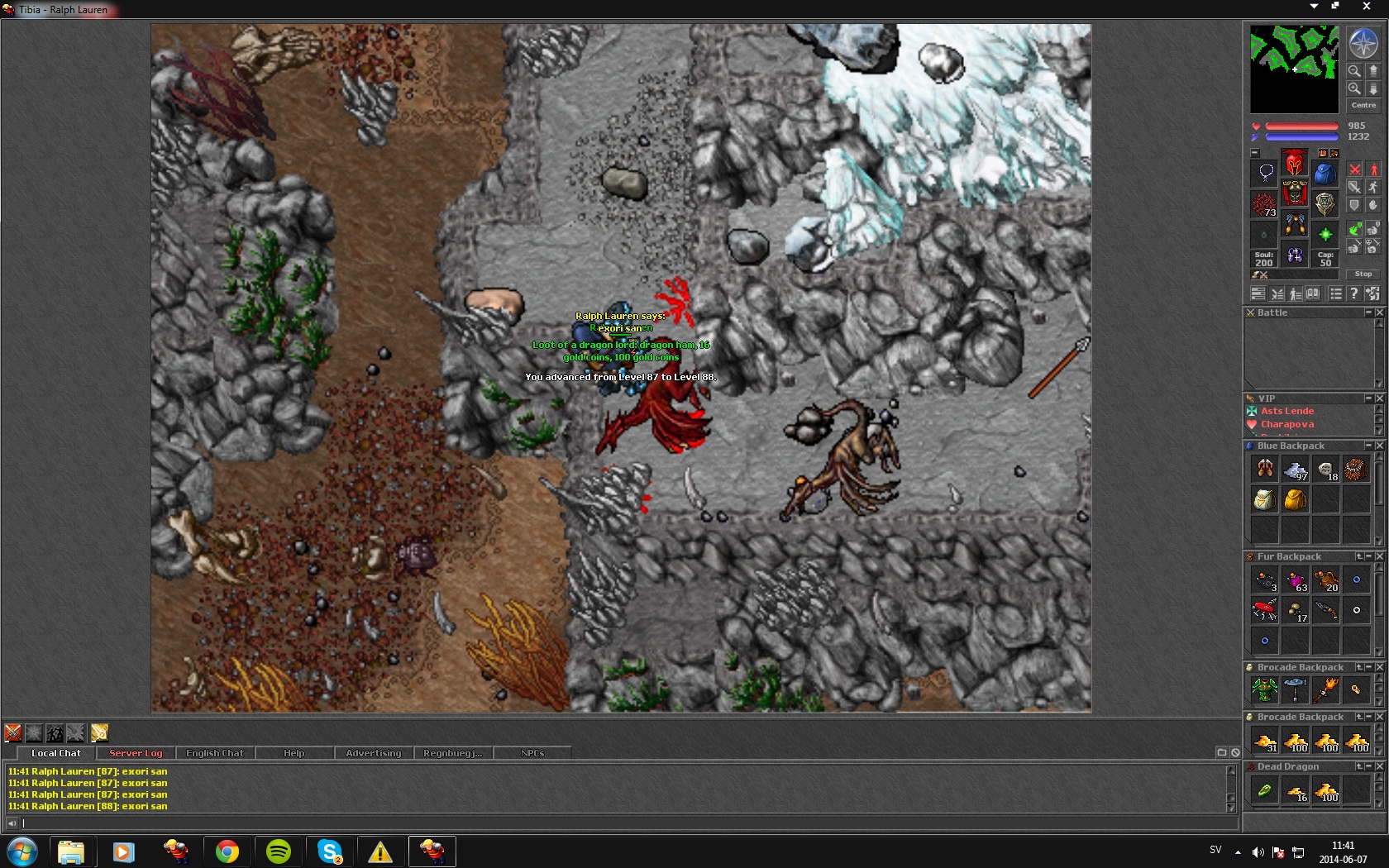This screenshot has width=1389, height=868.
Task: Close the Battle panel
Action: [1379, 312]
